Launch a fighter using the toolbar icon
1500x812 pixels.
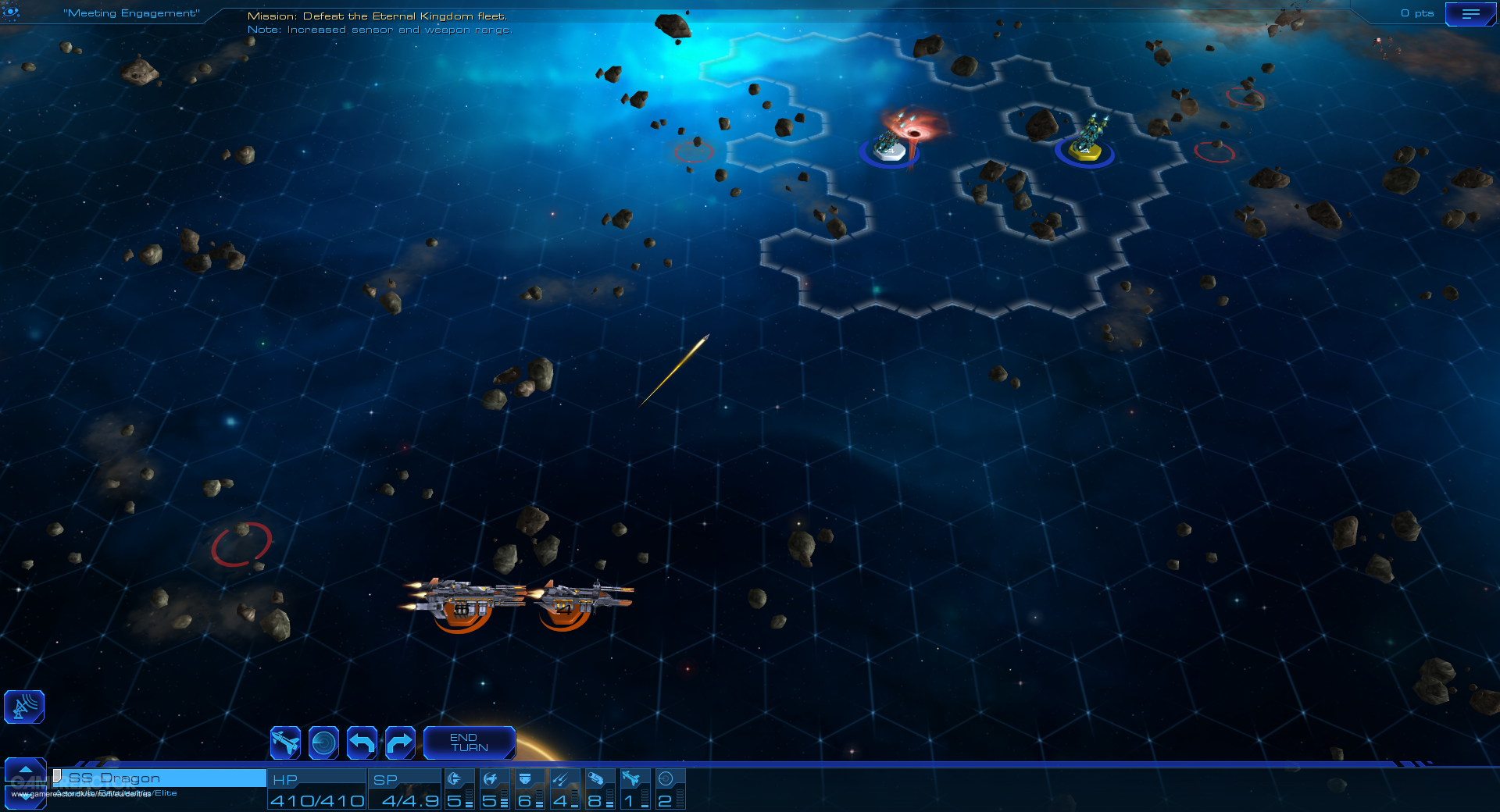285,743
